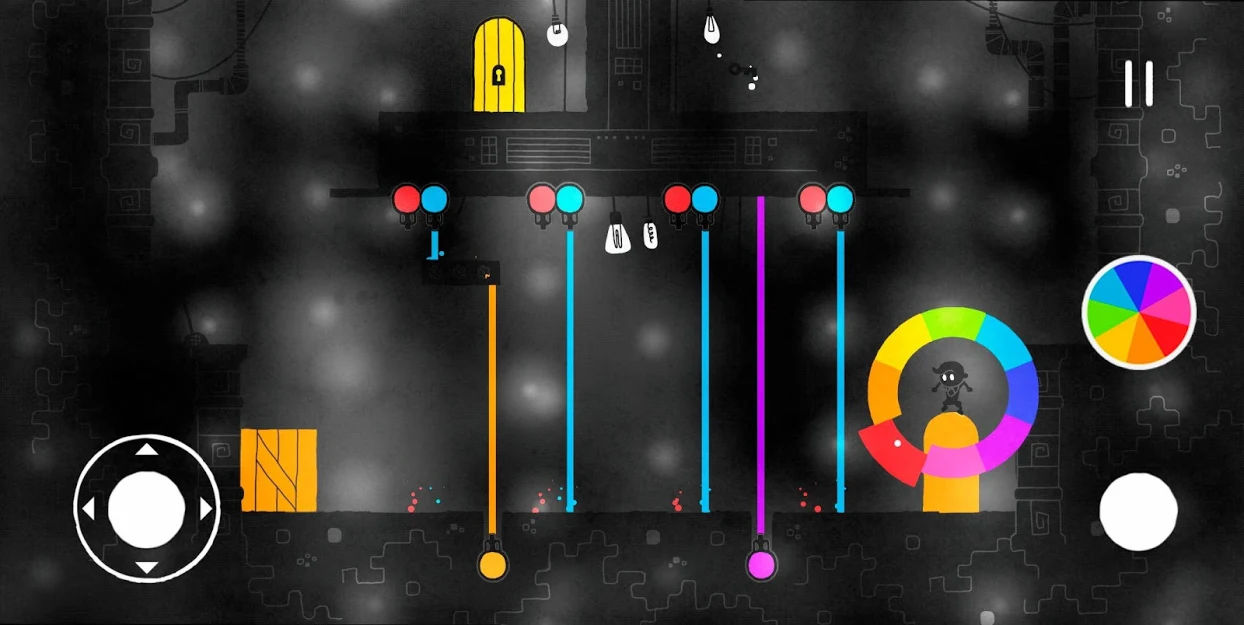
Task: Select the red segment of the color ring
Action: (891, 448)
